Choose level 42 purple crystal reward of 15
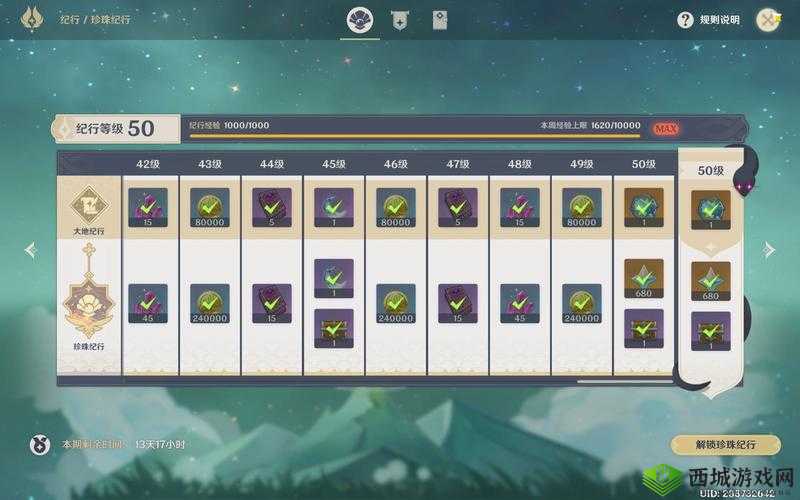 pos(148,207)
